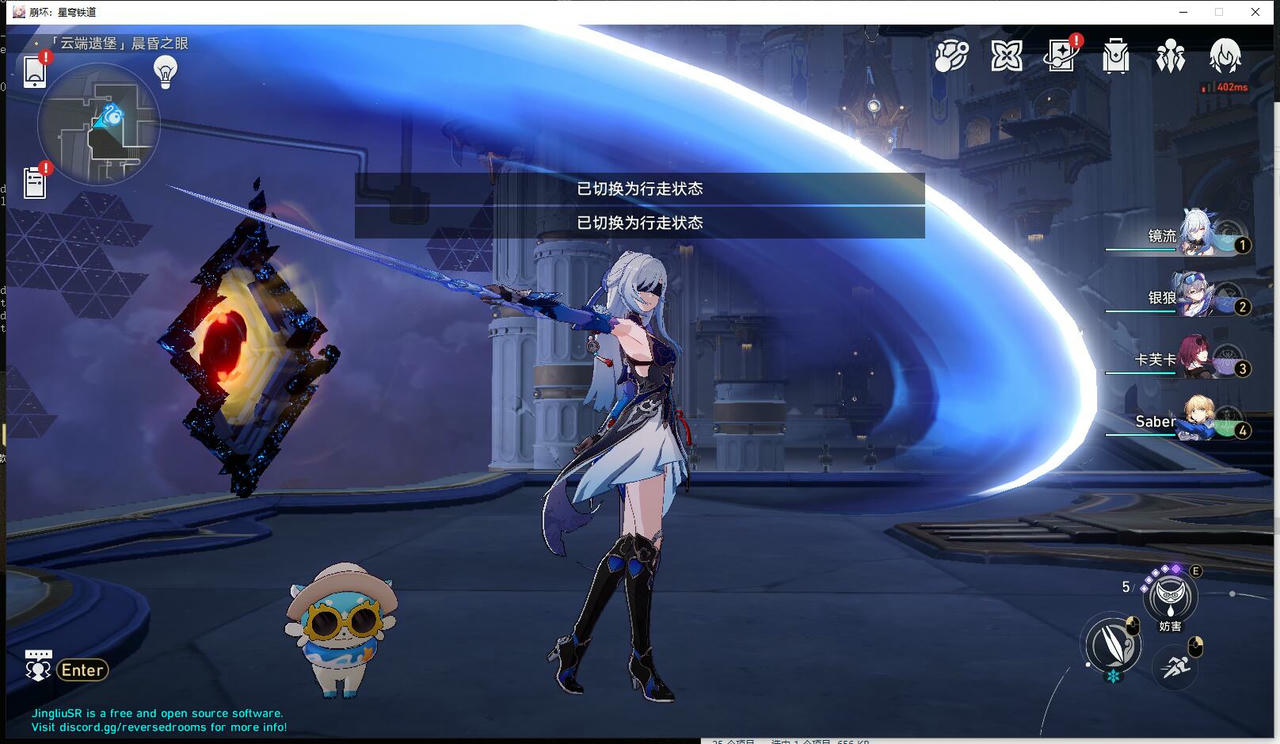Open the character profile avatar icon

tap(1227, 57)
